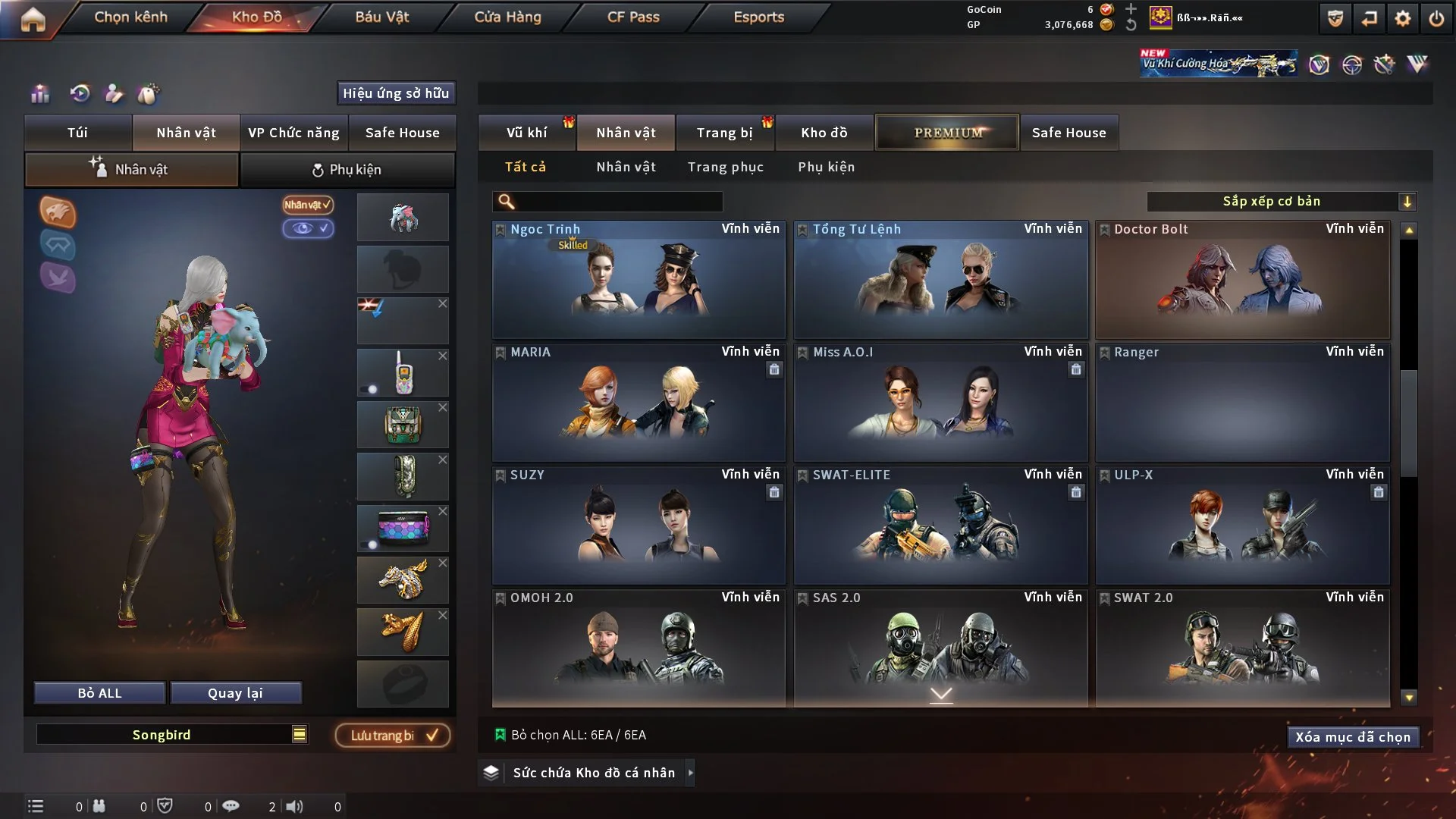Select the Trang phục filter
The height and width of the screenshot is (819, 1456).
725,167
